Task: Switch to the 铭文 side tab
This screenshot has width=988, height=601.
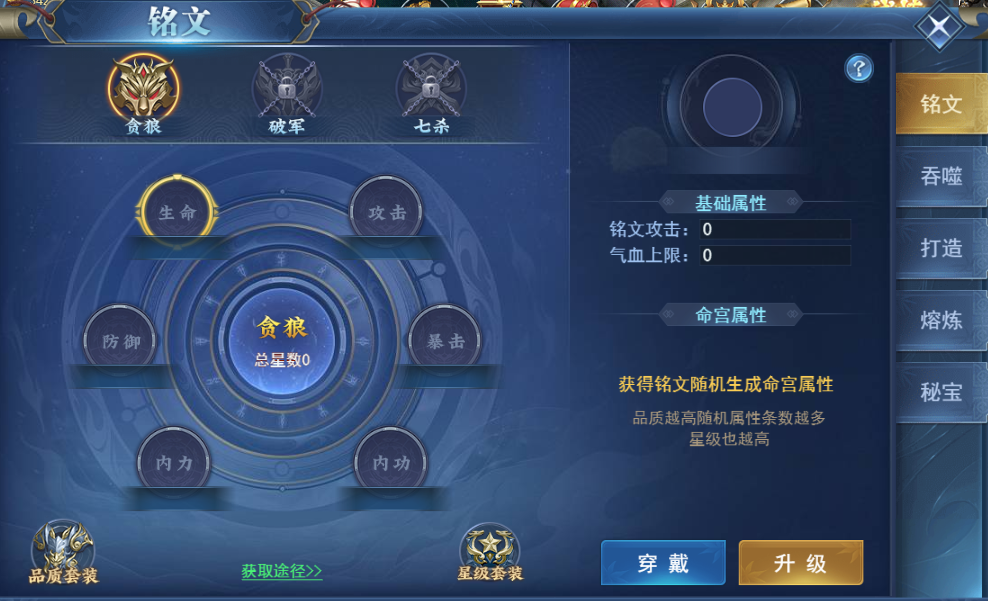Action: click(x=940, y=104)
